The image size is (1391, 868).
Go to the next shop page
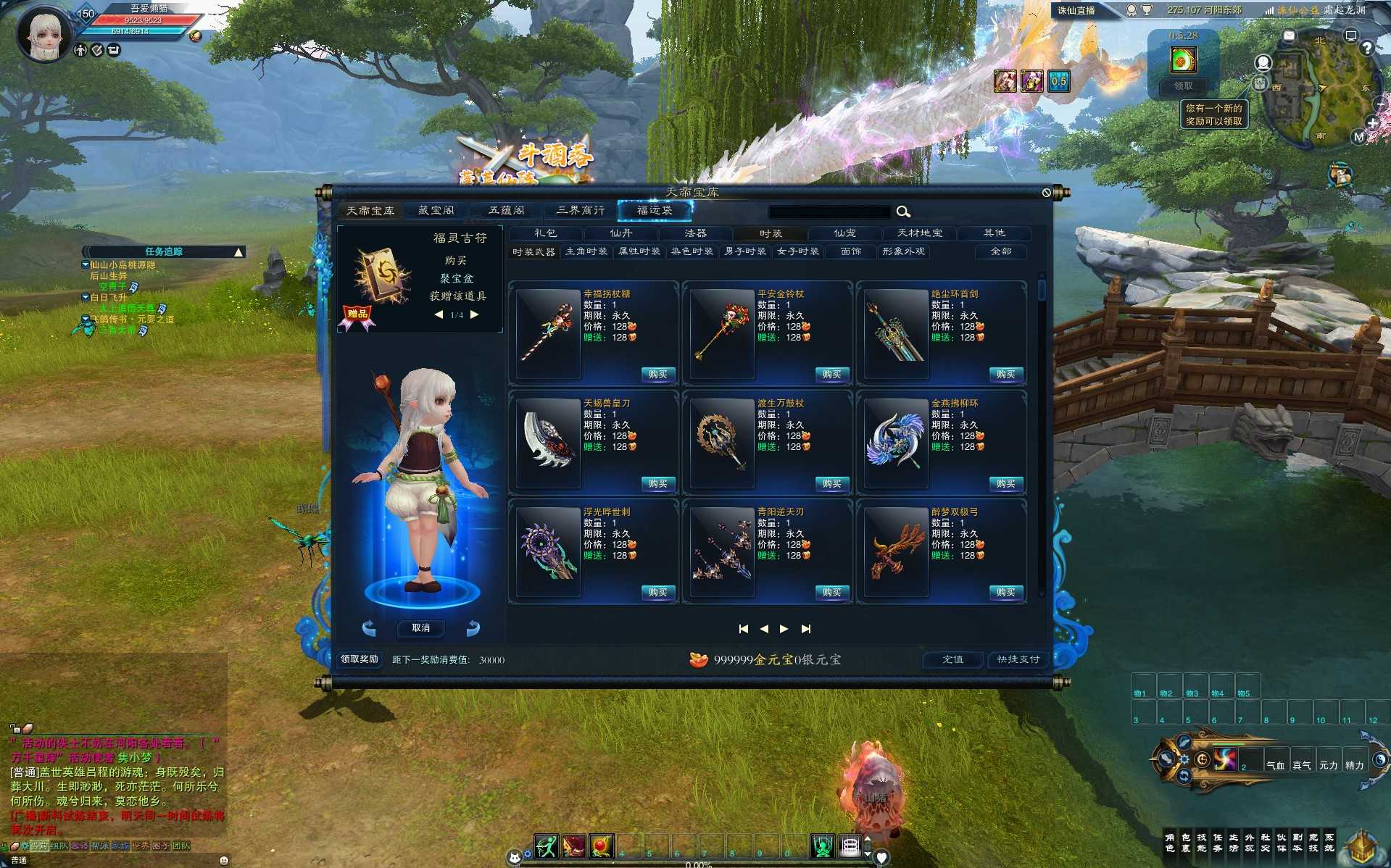click(x=784, y=629)
